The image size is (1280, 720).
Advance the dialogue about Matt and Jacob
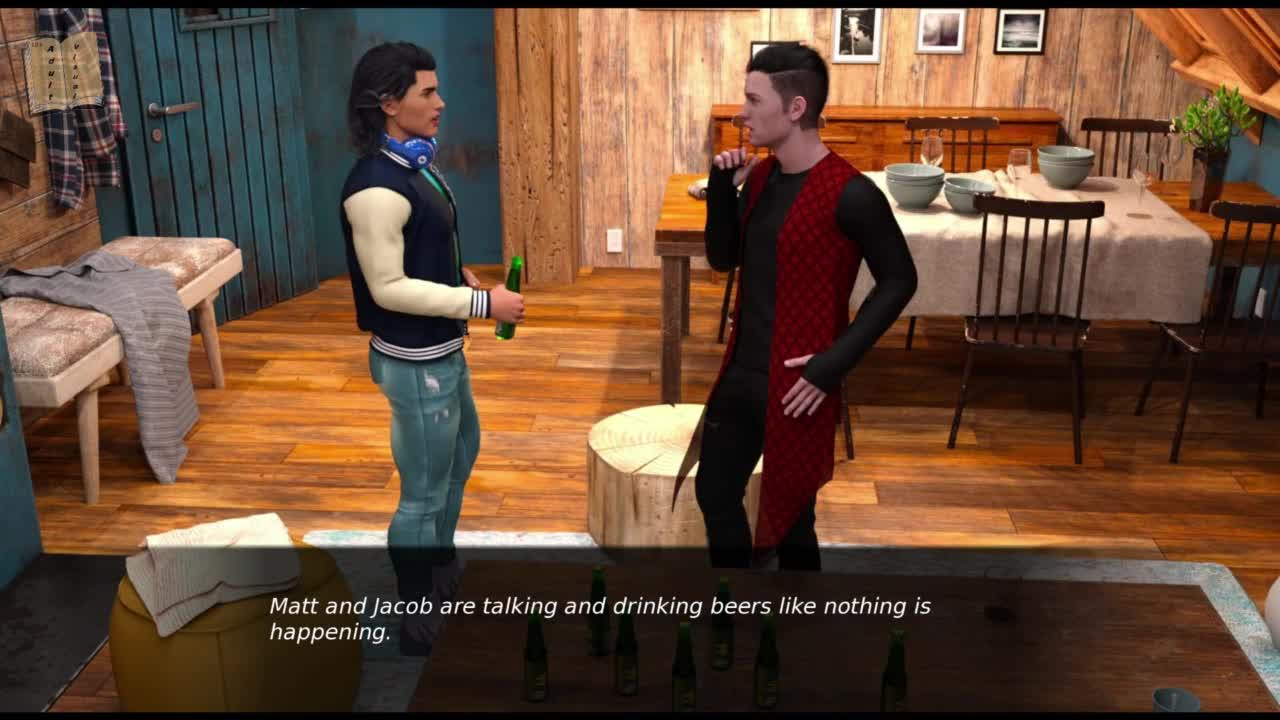click(x=600, y=619)
